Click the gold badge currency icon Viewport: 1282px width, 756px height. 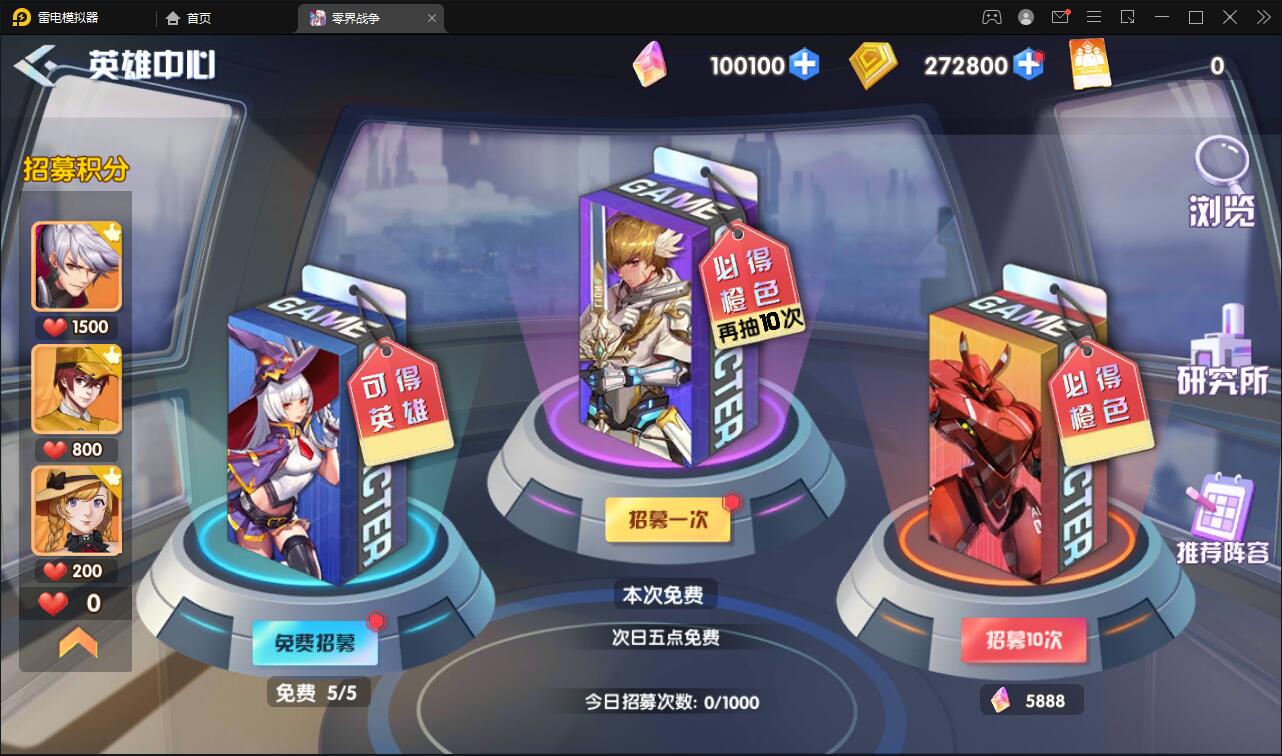872,63
